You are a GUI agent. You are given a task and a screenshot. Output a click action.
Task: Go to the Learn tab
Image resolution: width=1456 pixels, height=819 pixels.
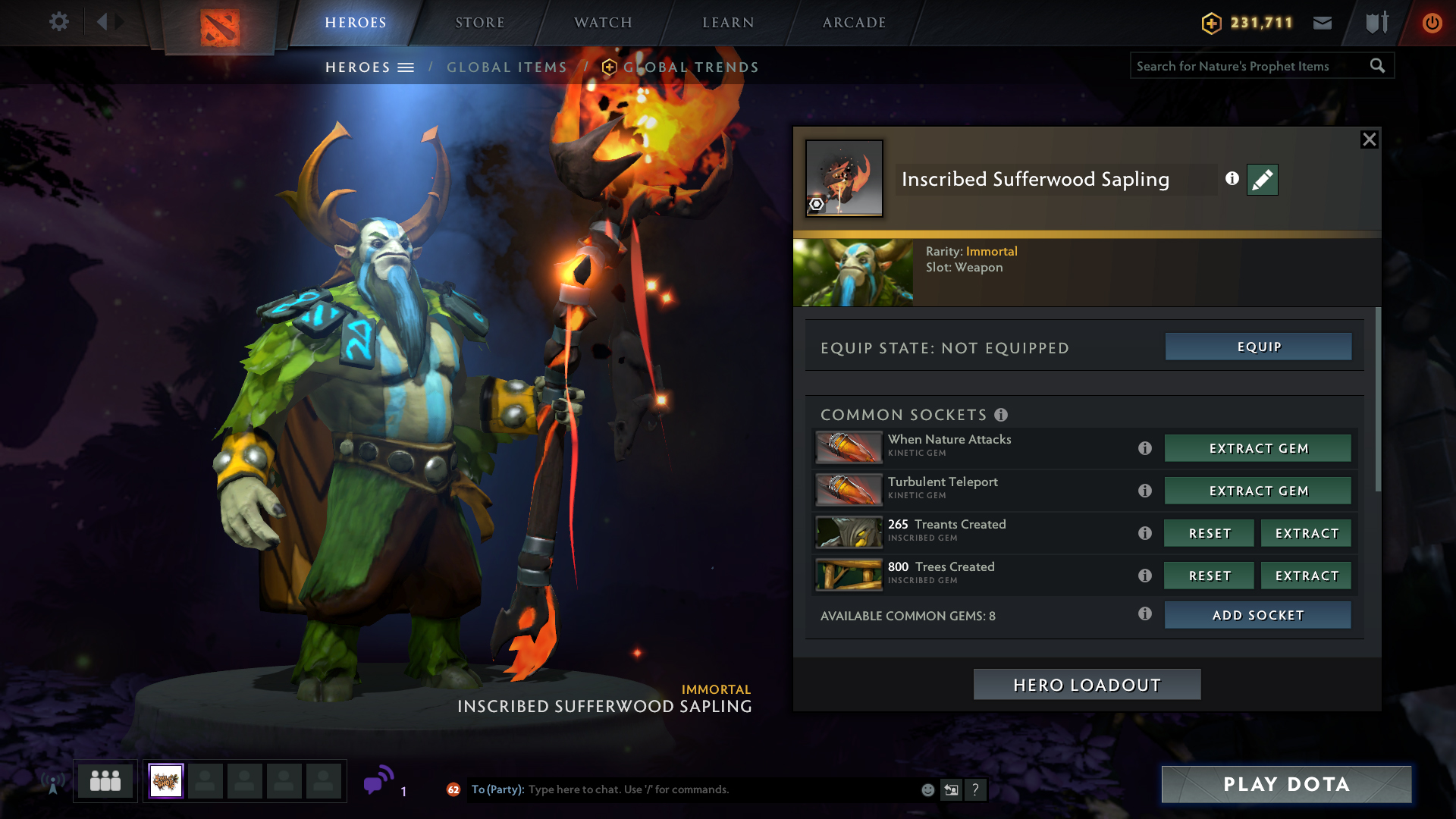pyautogui.click(x=728, y=23)
